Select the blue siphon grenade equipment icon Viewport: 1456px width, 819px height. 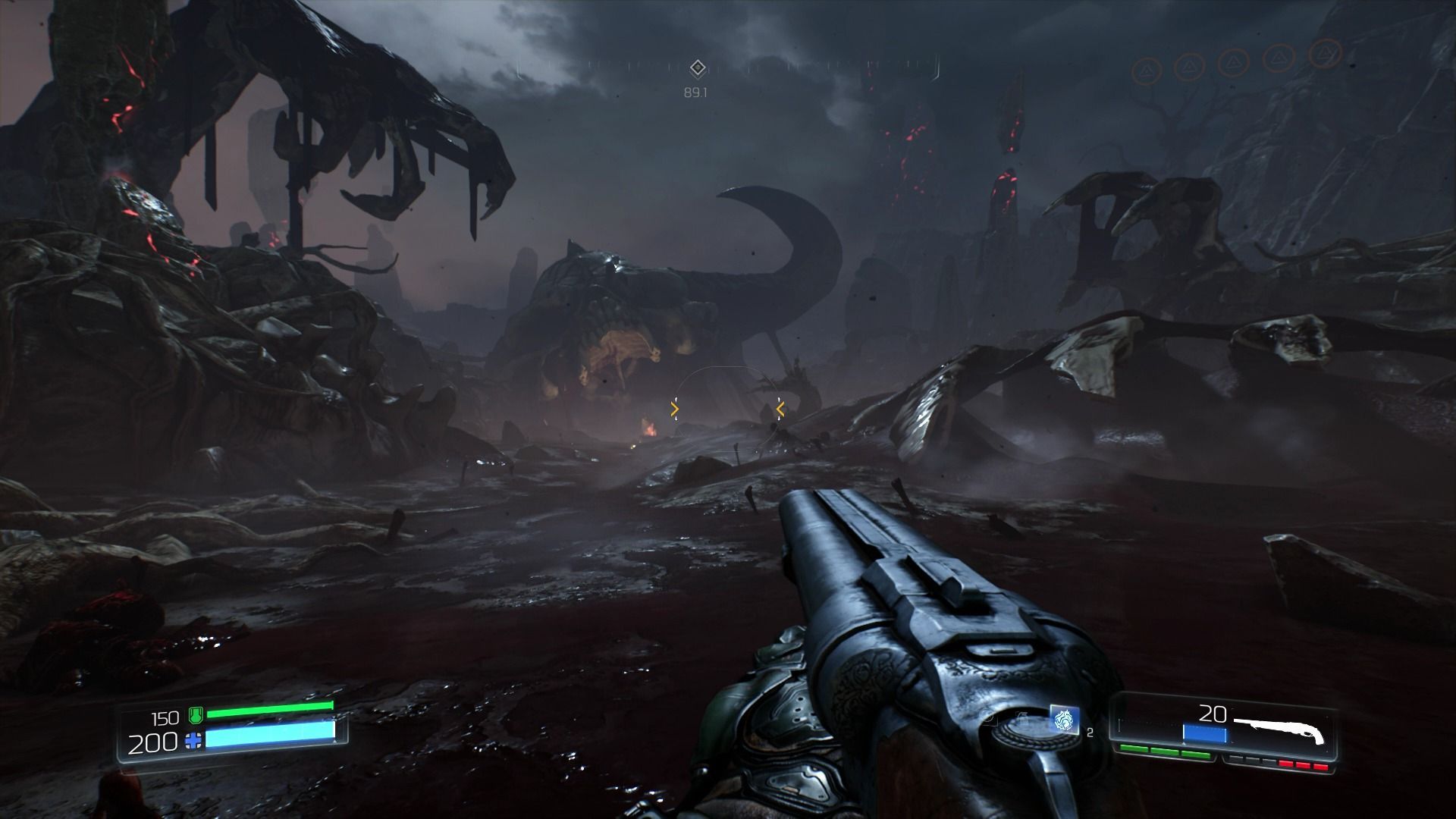(1064, 720)
